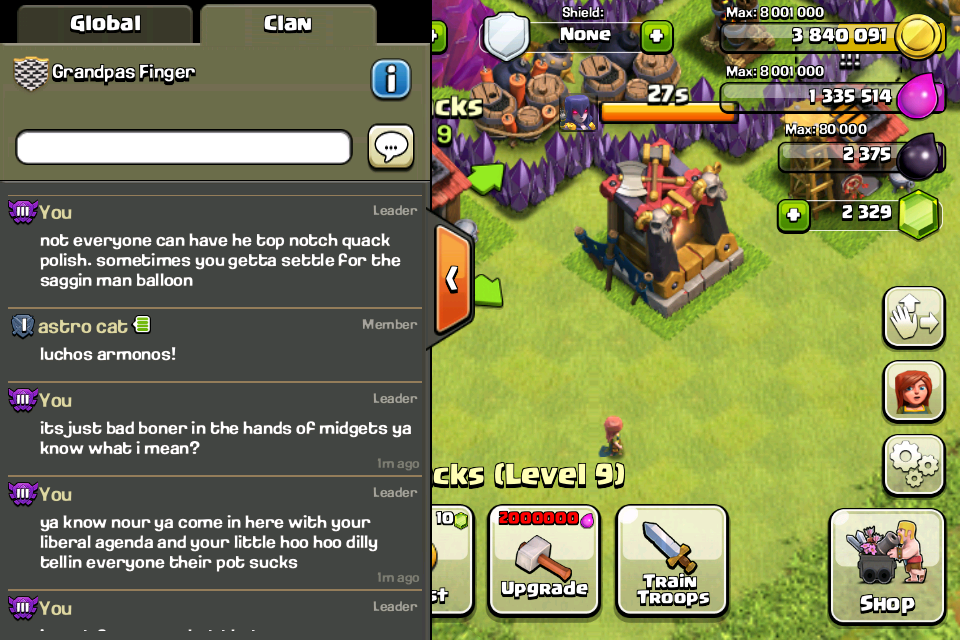Buy more gems with the green plus
The height and width of the screenshot is (640, 960).
(793, 215)
